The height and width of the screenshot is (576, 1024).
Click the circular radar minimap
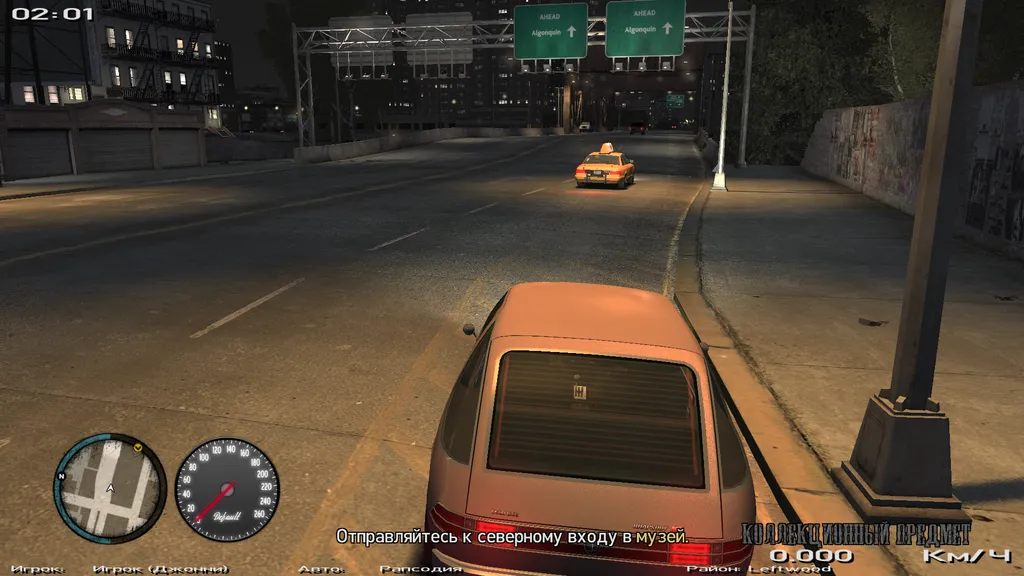[x=109, y=489]
